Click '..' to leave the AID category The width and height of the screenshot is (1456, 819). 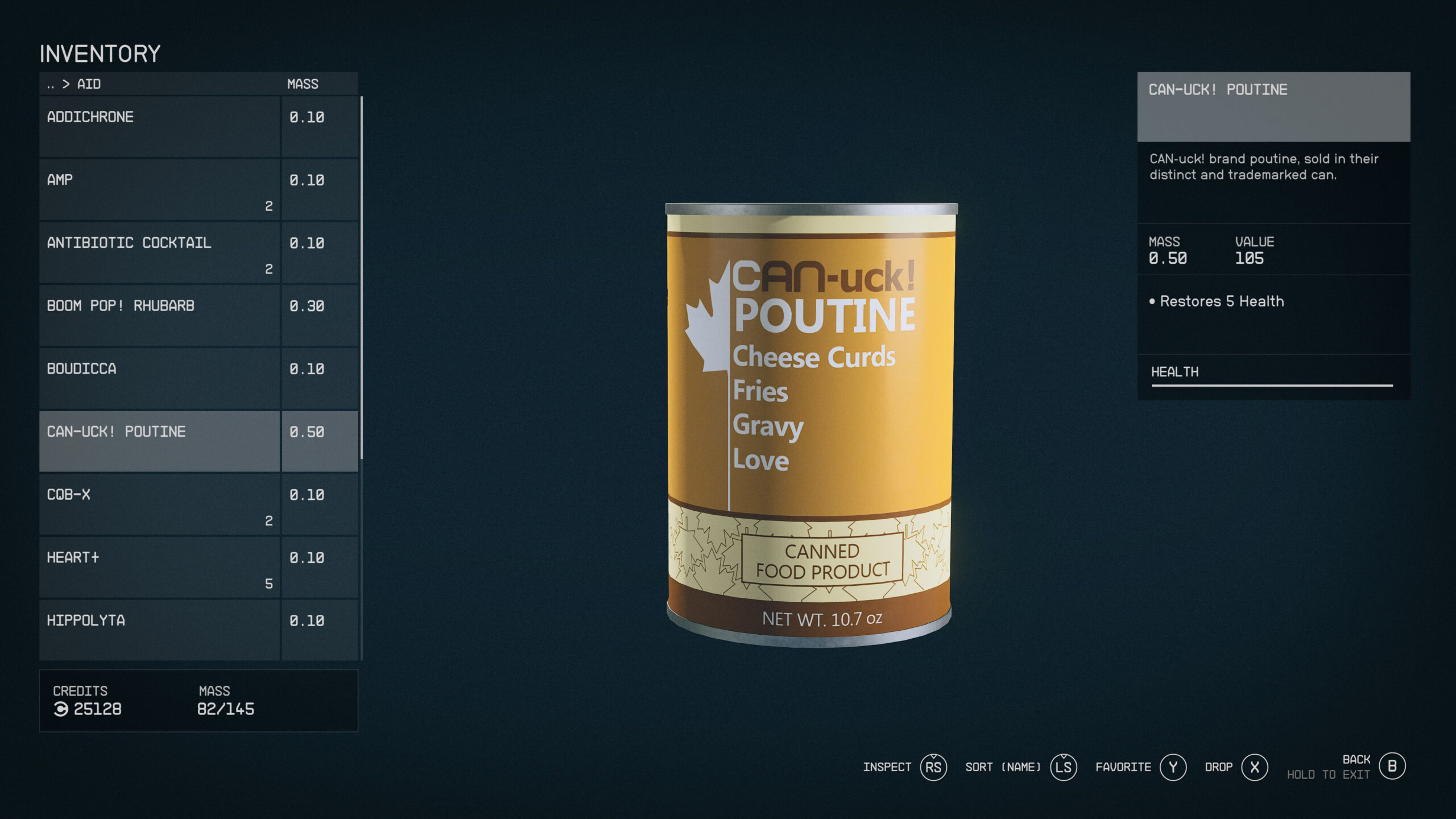51,84
